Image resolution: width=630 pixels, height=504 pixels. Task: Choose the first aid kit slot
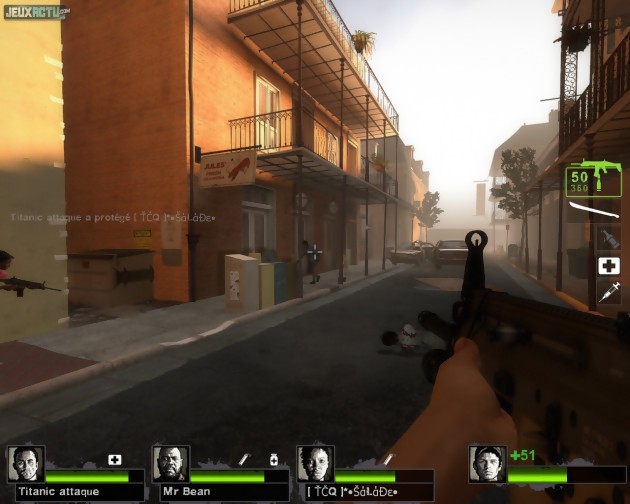coord(608,266)
